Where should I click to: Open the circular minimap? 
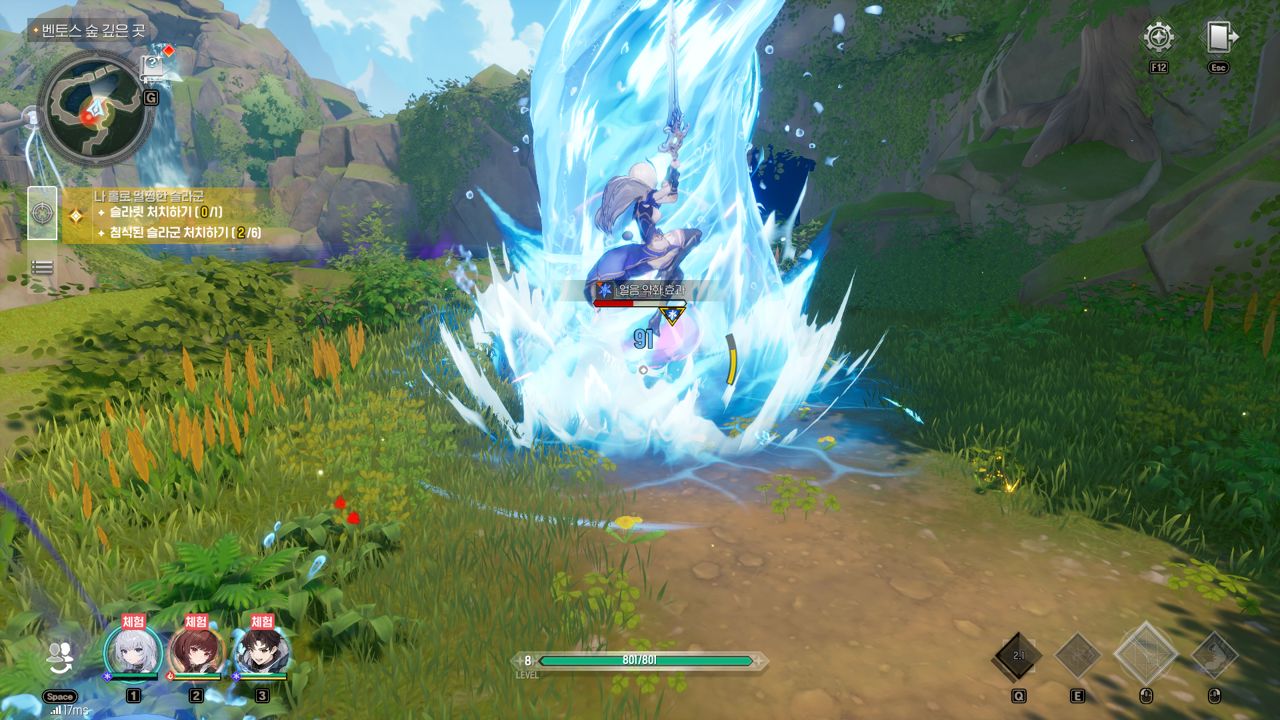[x=97, y=108]
